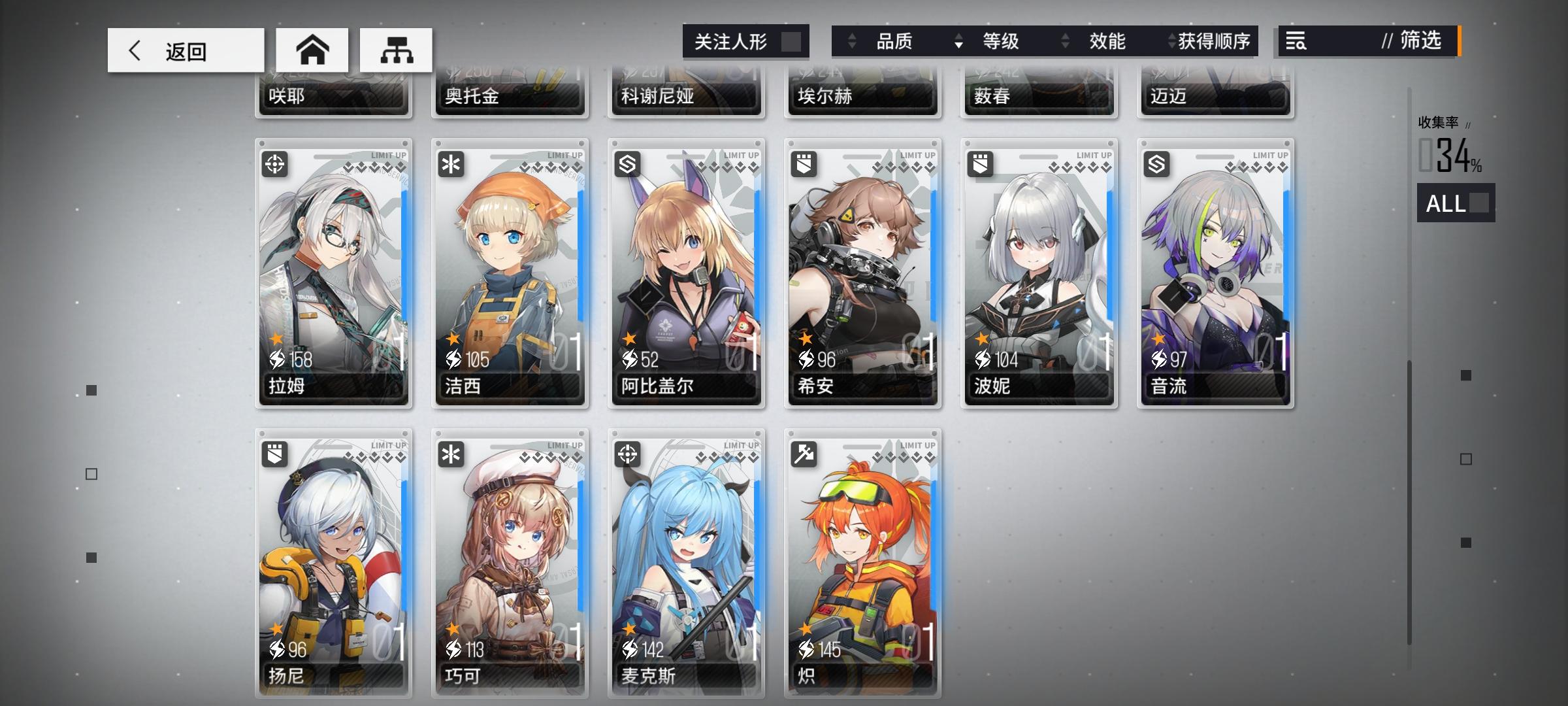Click the home icon in the top bar
The image size is (1568, 706).
(313, 50)
